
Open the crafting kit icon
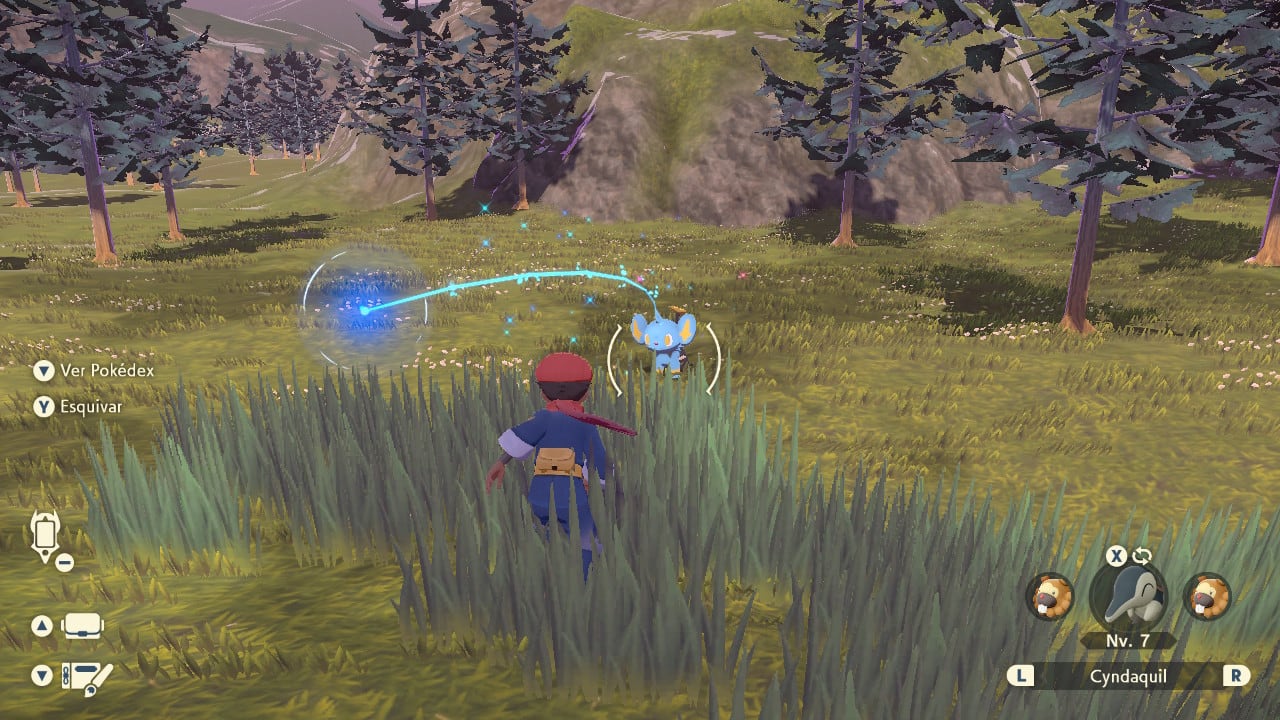(x=86, y=677)
